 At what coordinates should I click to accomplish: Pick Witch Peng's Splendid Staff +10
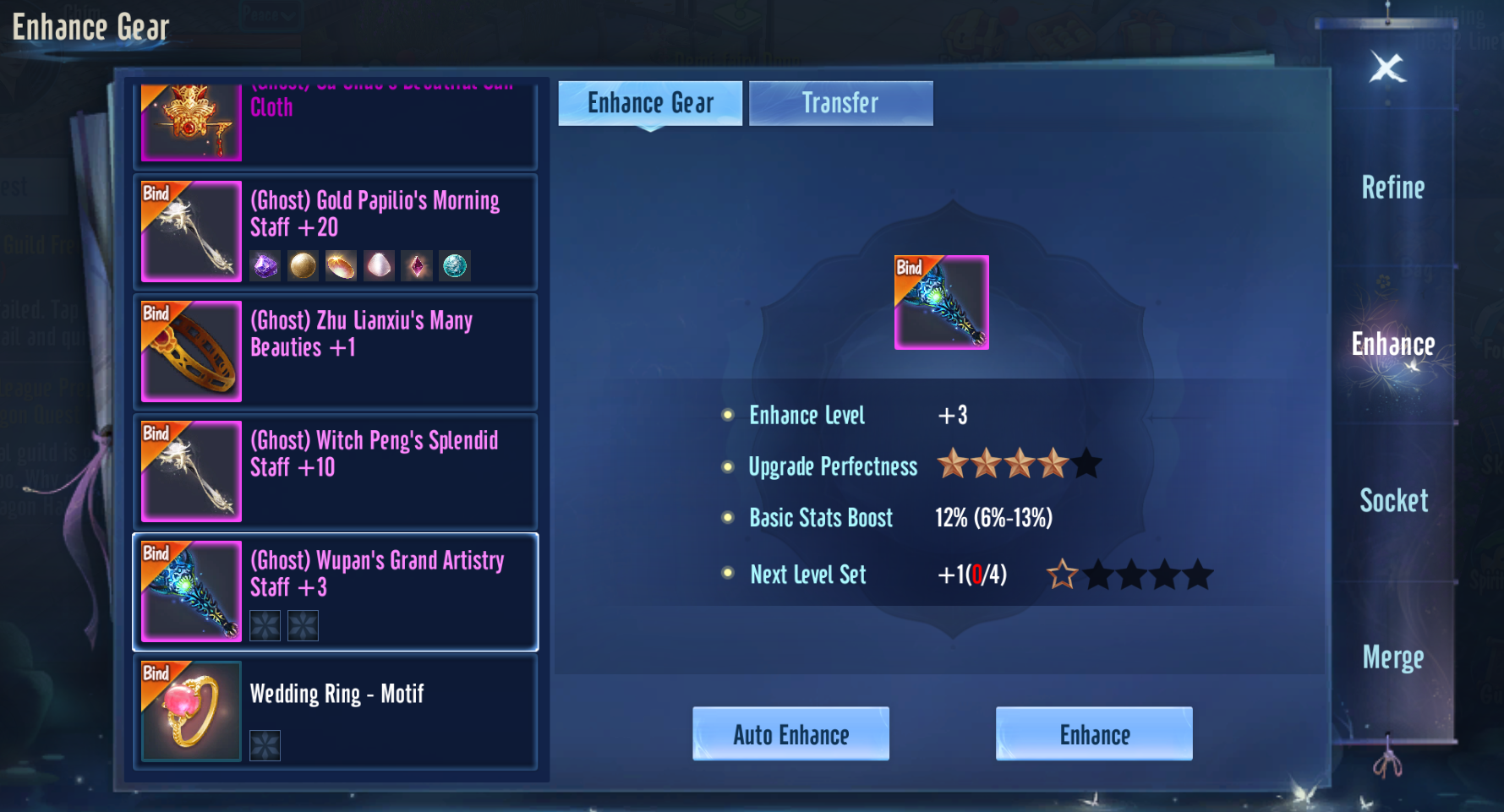336,471
